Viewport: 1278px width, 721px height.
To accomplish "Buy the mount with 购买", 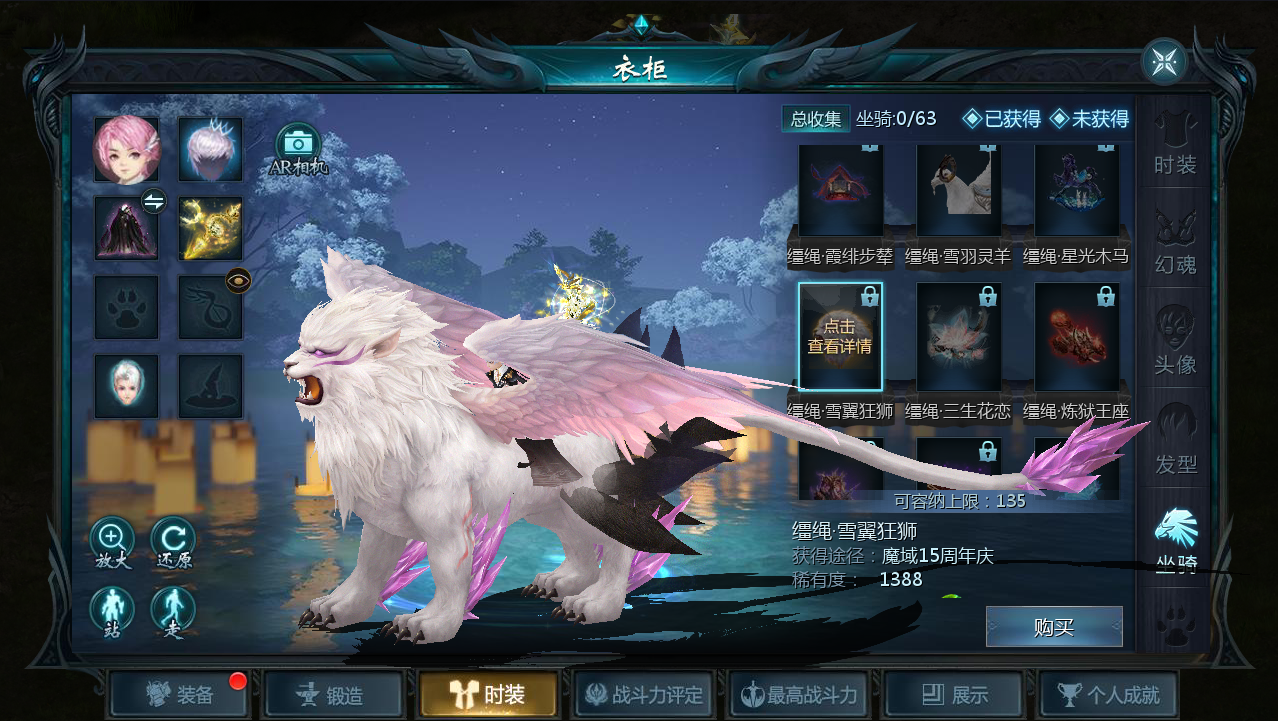I will coord(1054,627).
